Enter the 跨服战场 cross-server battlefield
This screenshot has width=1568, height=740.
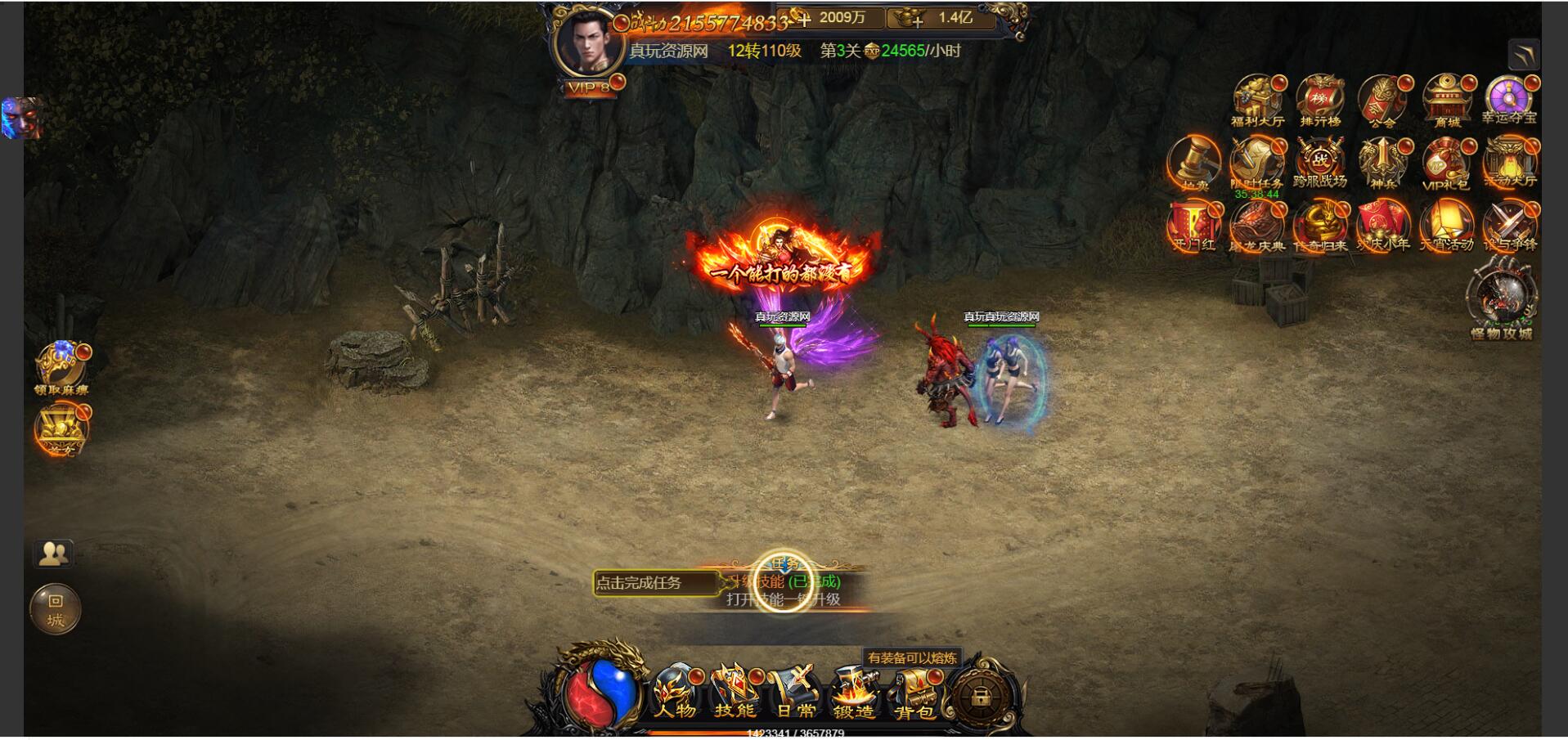(x=1319, y=163)
